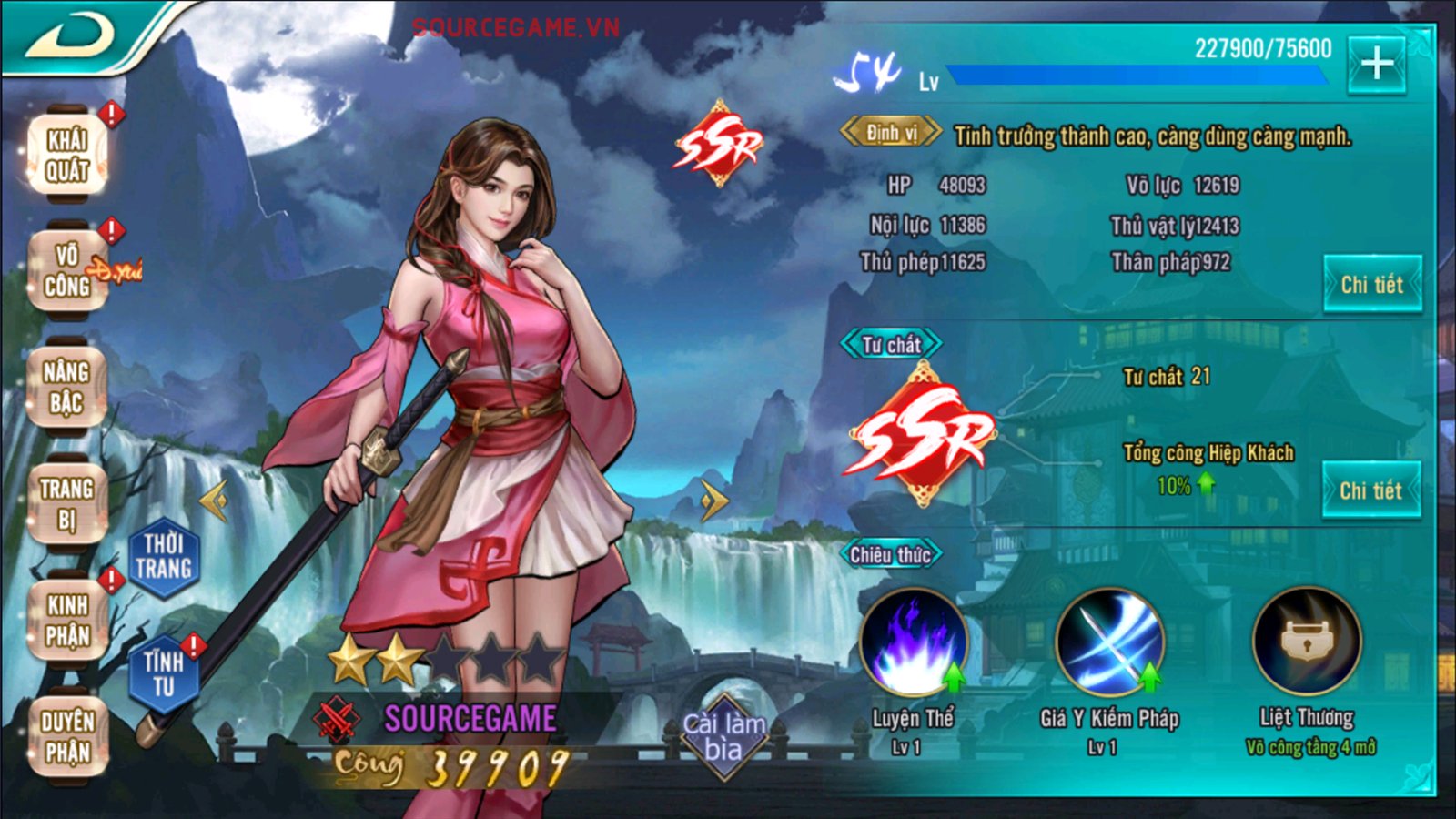Tap the plus button to add experience
The width and height of the screenshot is (1456, 819).
1377,64
